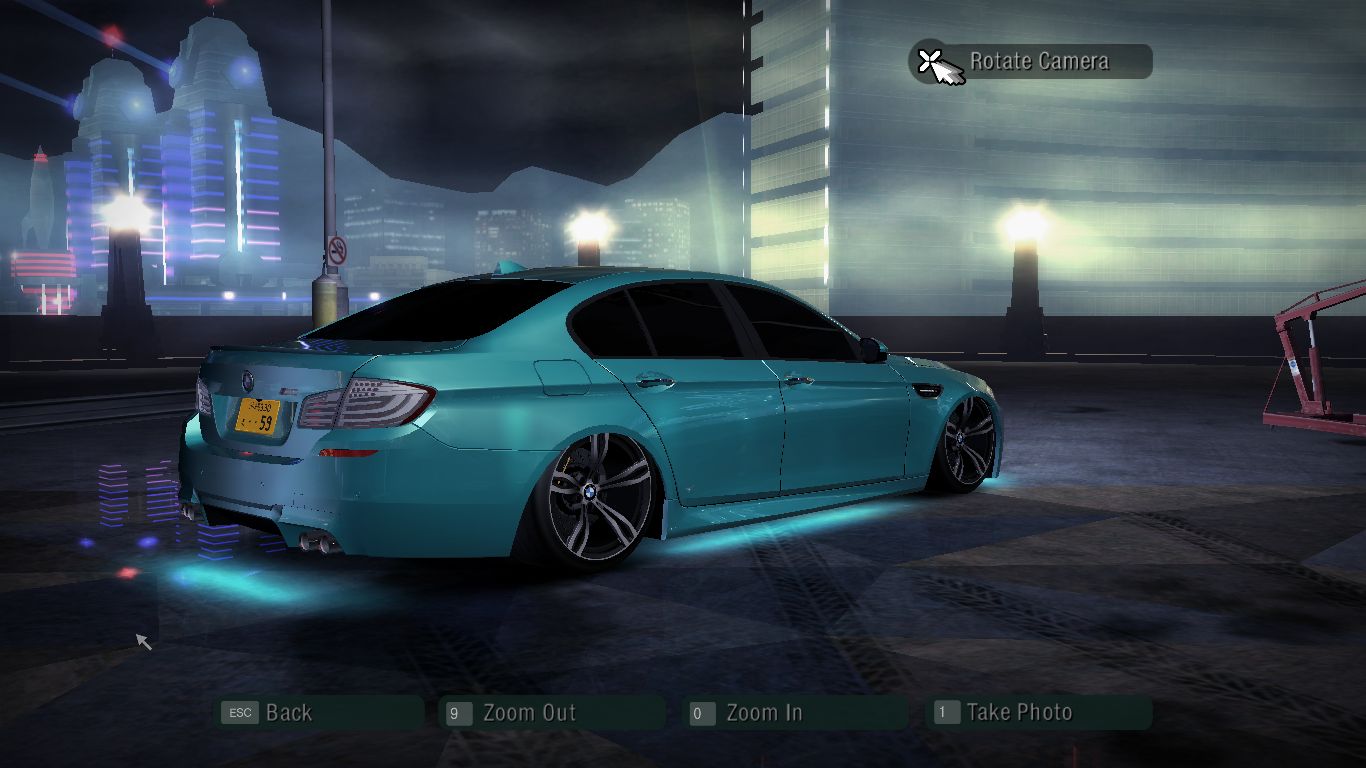Screen dimensions: 1366x768
Task: Choose the Zoom In button
Action: [794, 713]
